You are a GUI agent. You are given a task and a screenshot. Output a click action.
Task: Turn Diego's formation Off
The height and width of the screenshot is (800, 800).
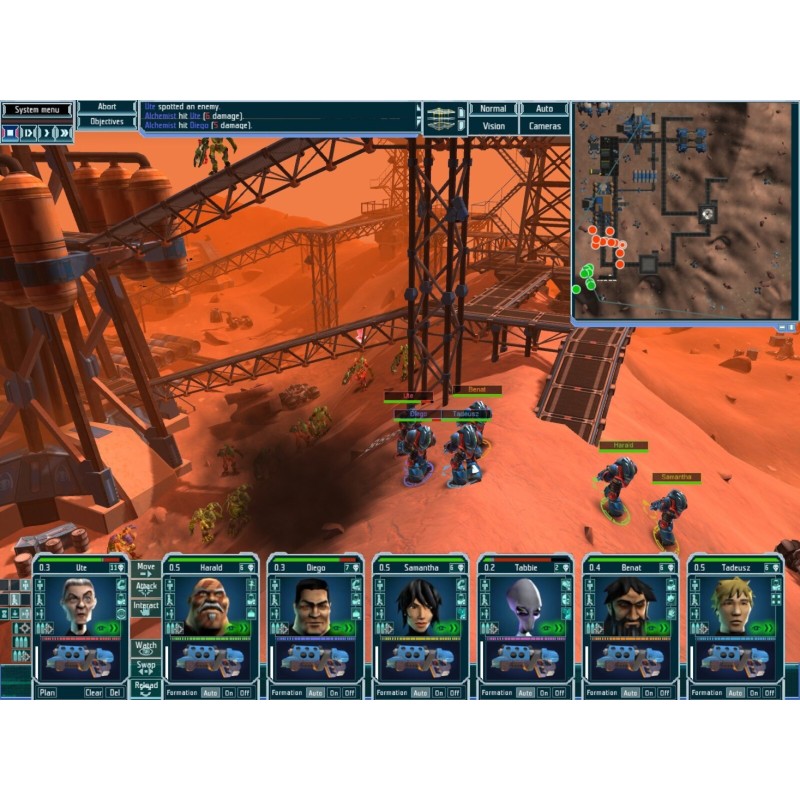[x=349, y=692]
